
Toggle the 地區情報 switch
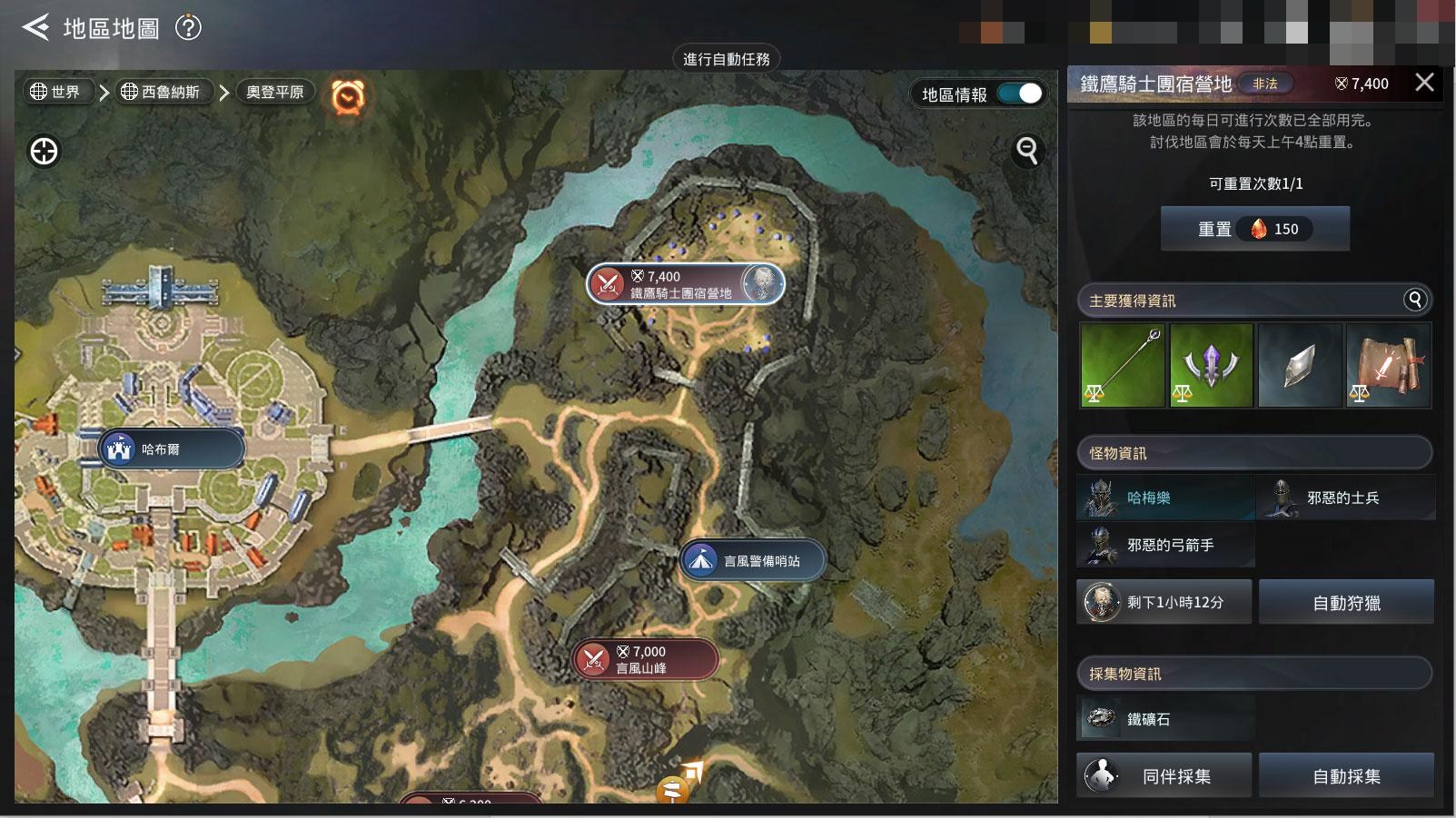[x=1019, y=94]
